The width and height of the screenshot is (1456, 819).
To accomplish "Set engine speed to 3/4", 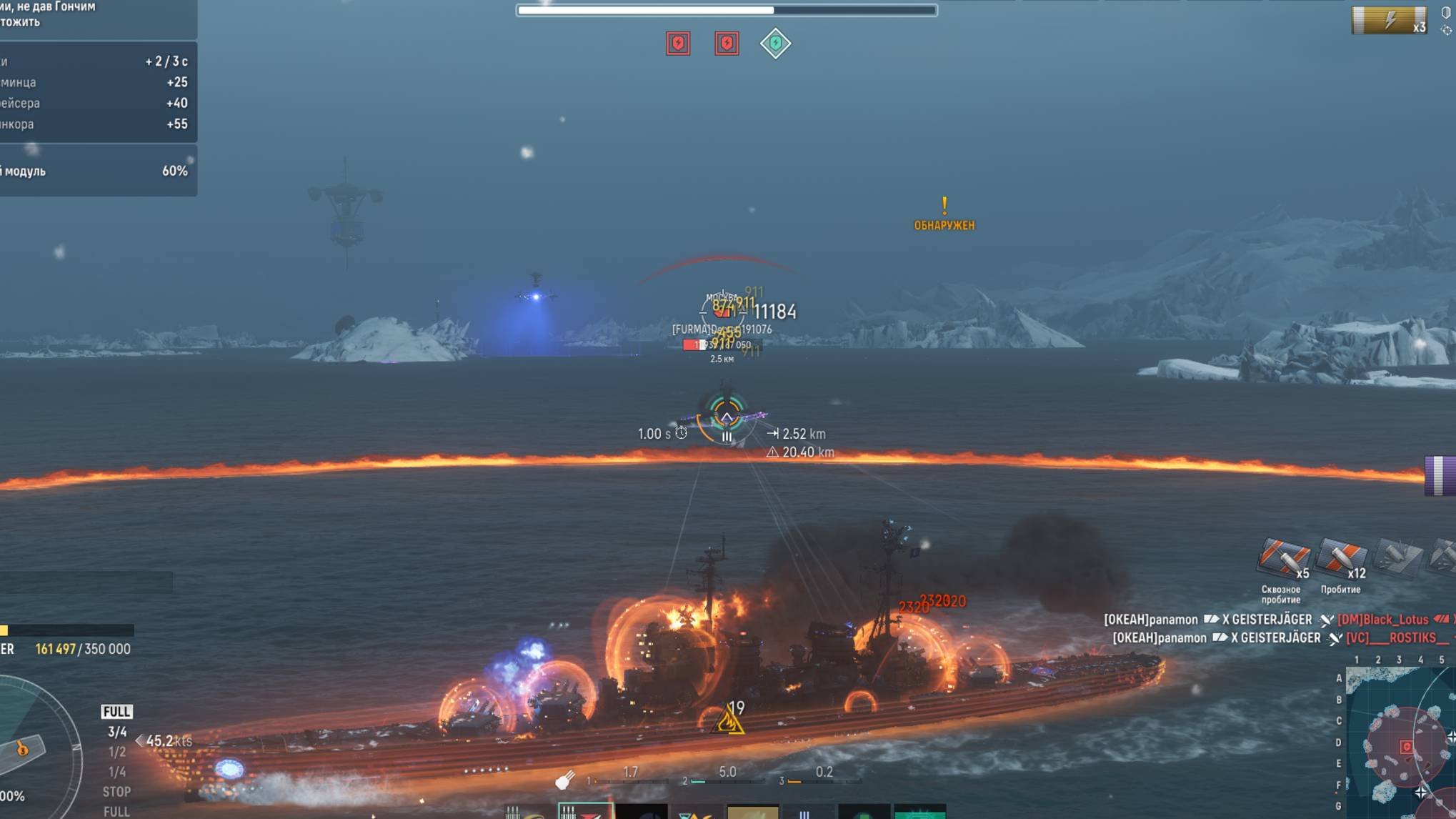I will 116,732.
